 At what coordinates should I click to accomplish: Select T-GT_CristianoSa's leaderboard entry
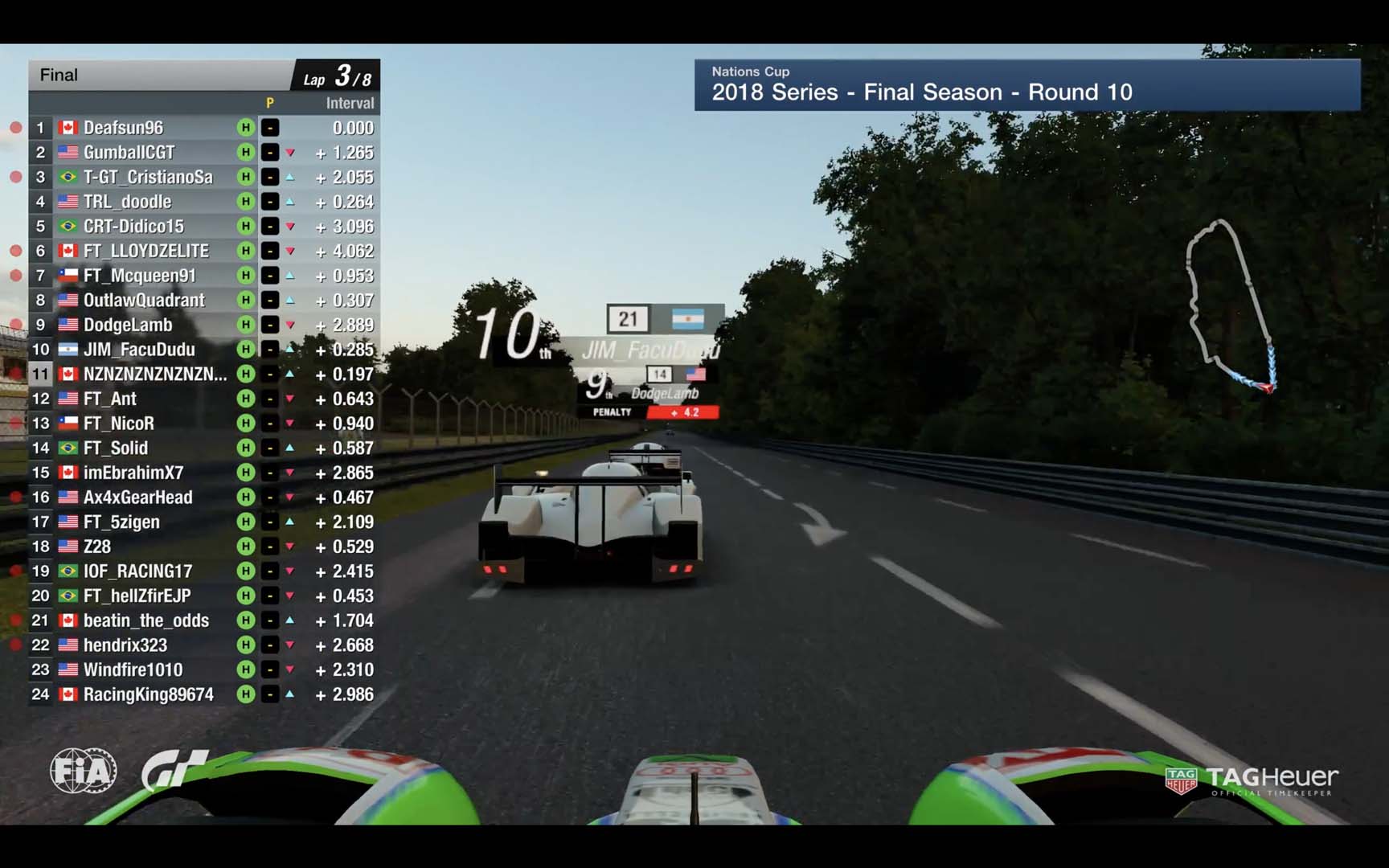[x=148, y=177]
